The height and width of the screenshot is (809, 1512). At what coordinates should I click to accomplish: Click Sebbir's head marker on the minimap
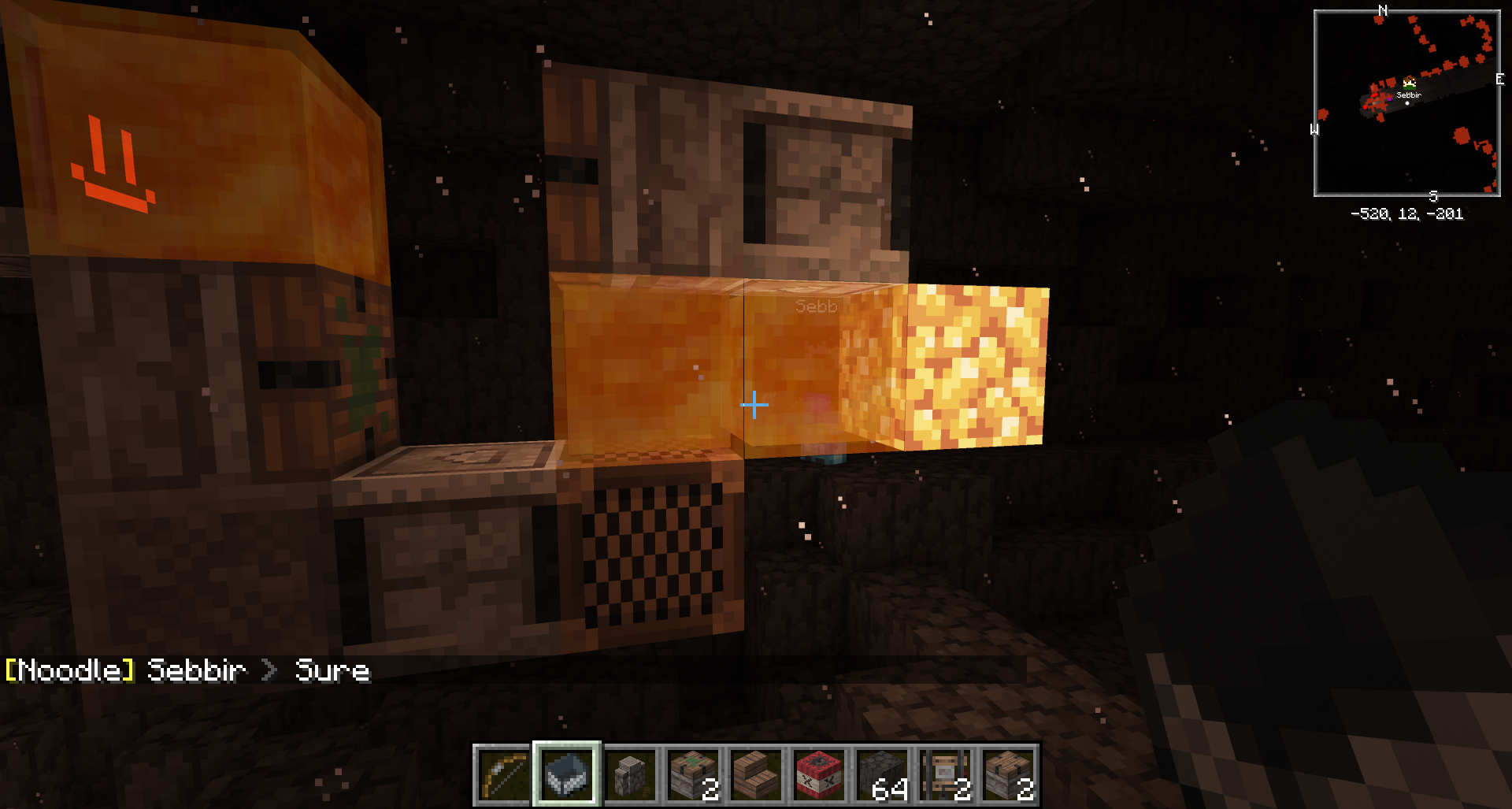(x=1409, y=83)
